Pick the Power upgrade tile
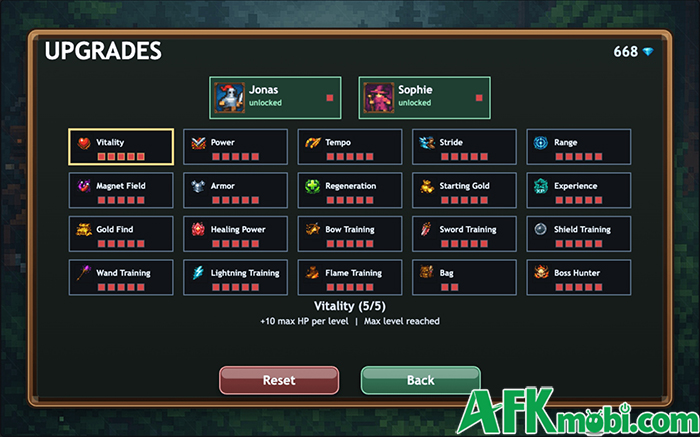 point(235,147)
